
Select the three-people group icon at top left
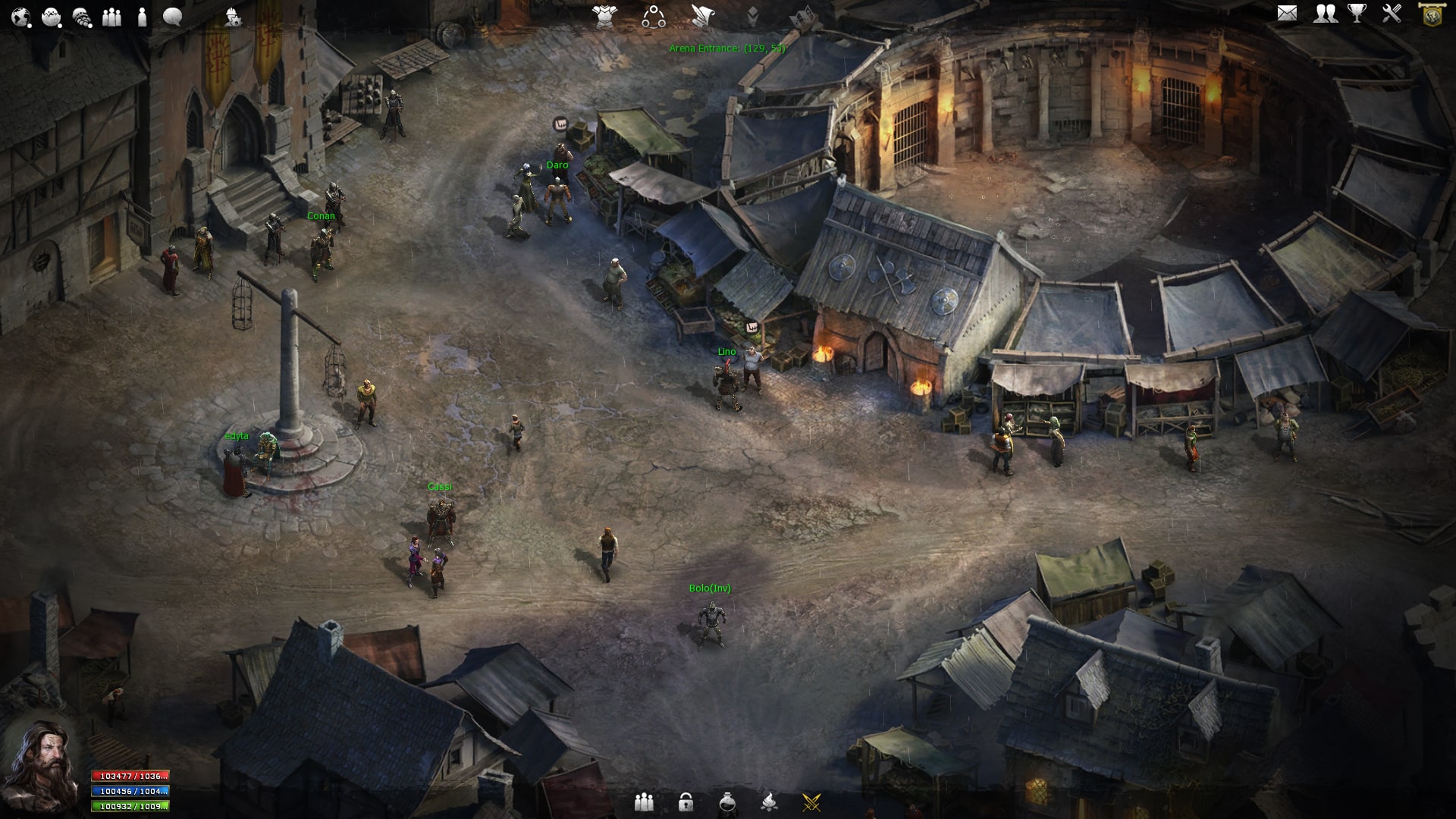[111, 17]
